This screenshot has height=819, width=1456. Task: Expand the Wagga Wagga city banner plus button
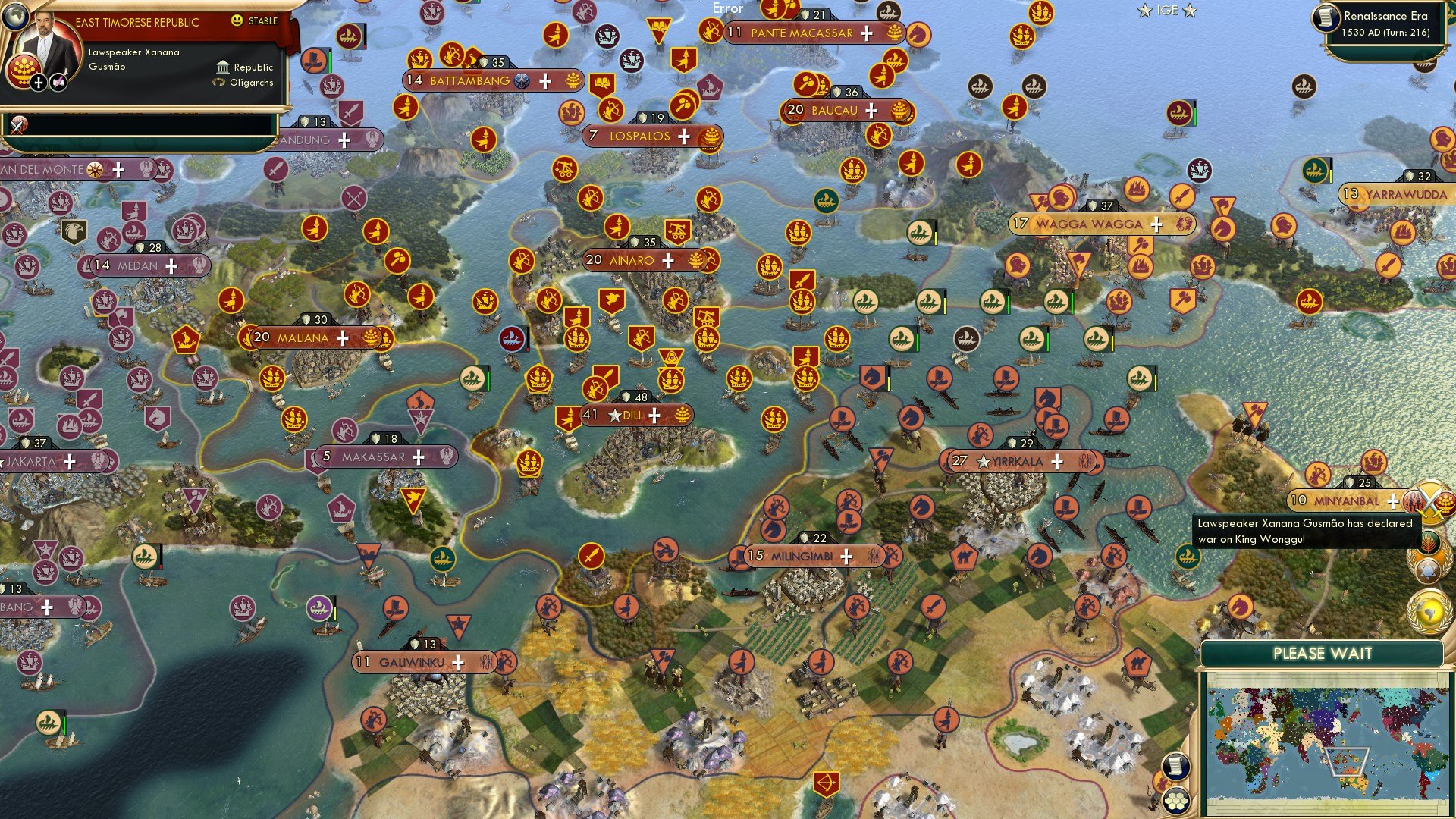point(1156,224)
